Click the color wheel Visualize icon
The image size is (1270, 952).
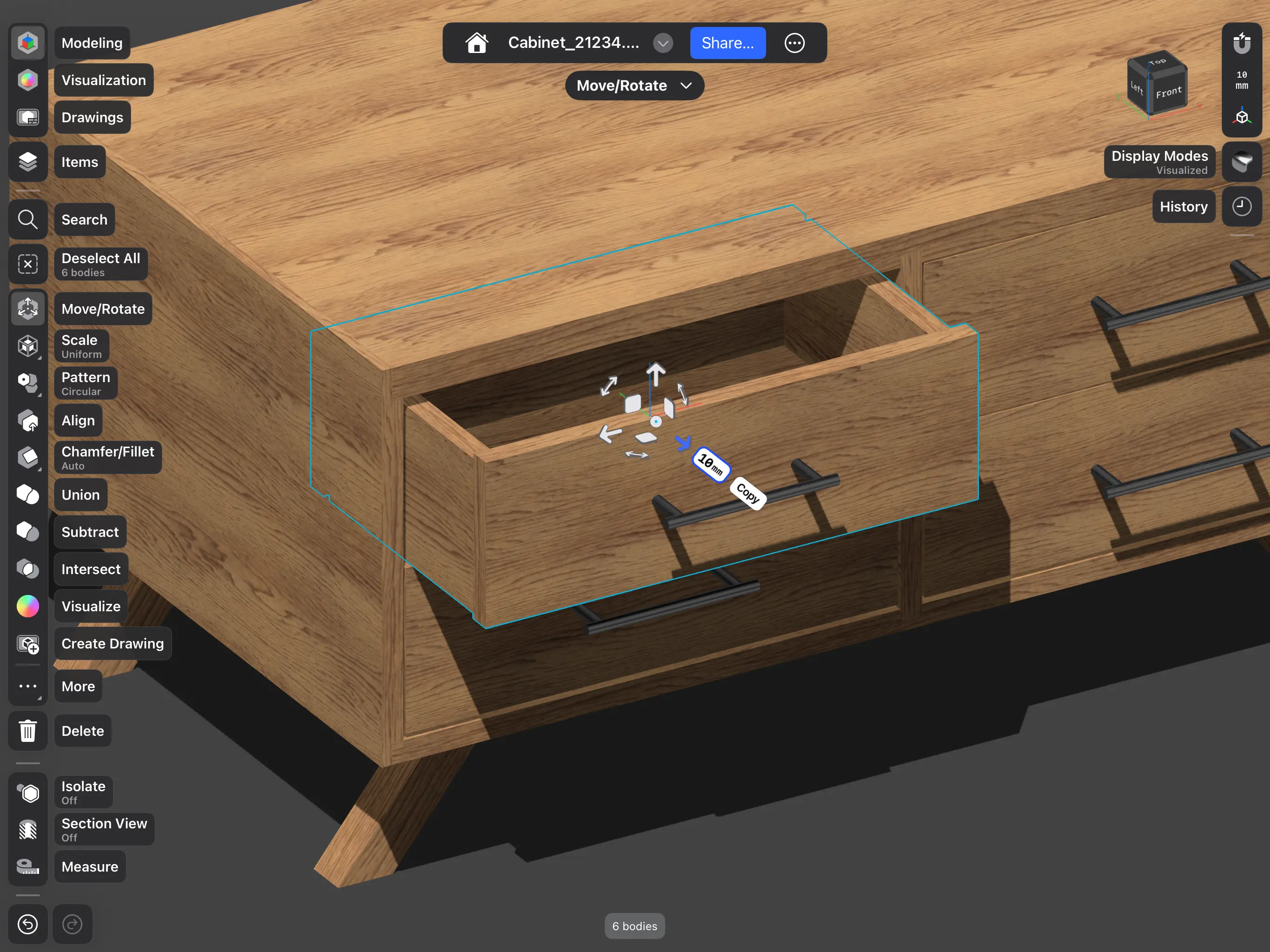click(x=27, y=606)
